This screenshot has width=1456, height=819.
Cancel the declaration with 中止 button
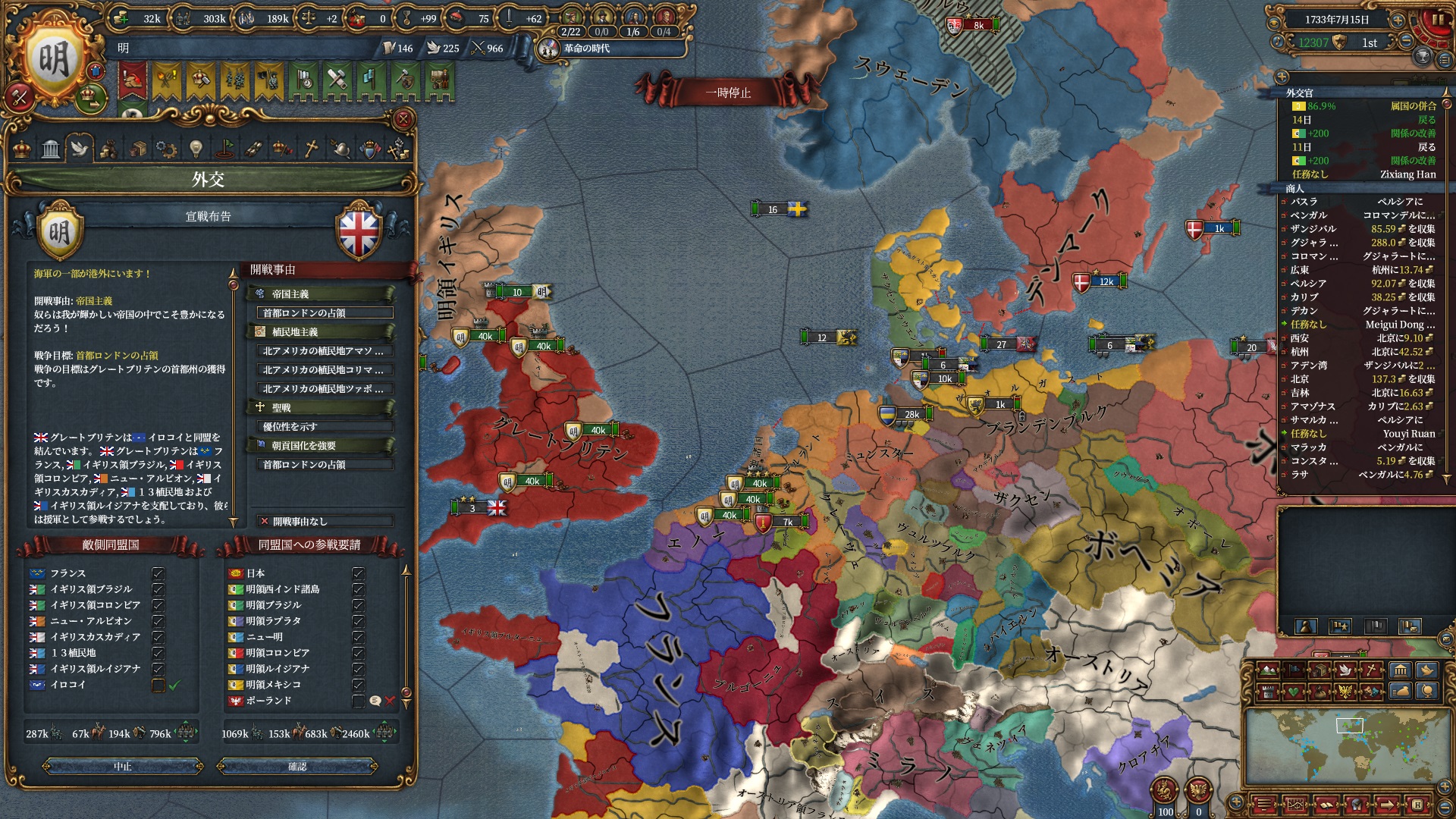(123, 767)
